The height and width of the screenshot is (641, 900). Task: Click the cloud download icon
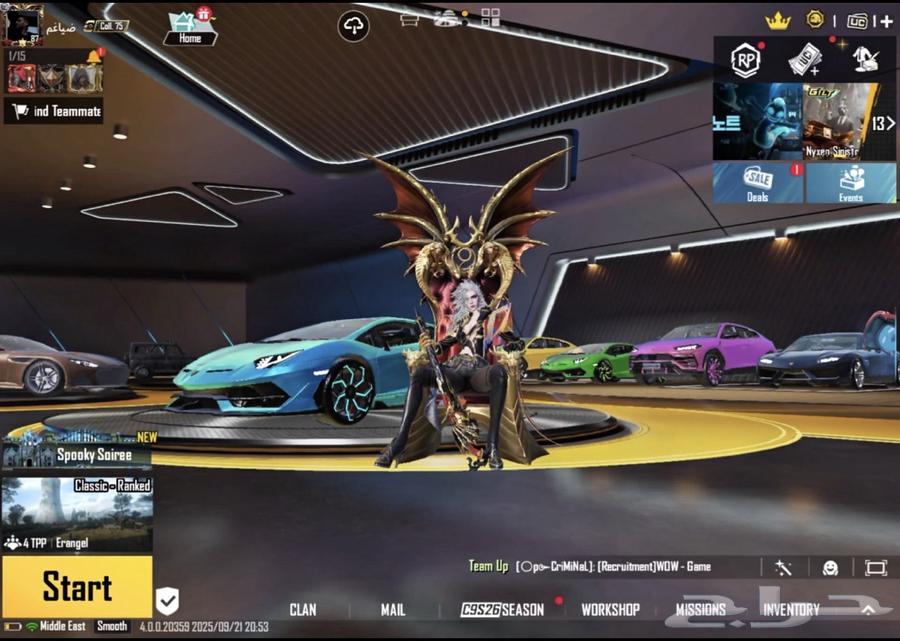(354, 26)
